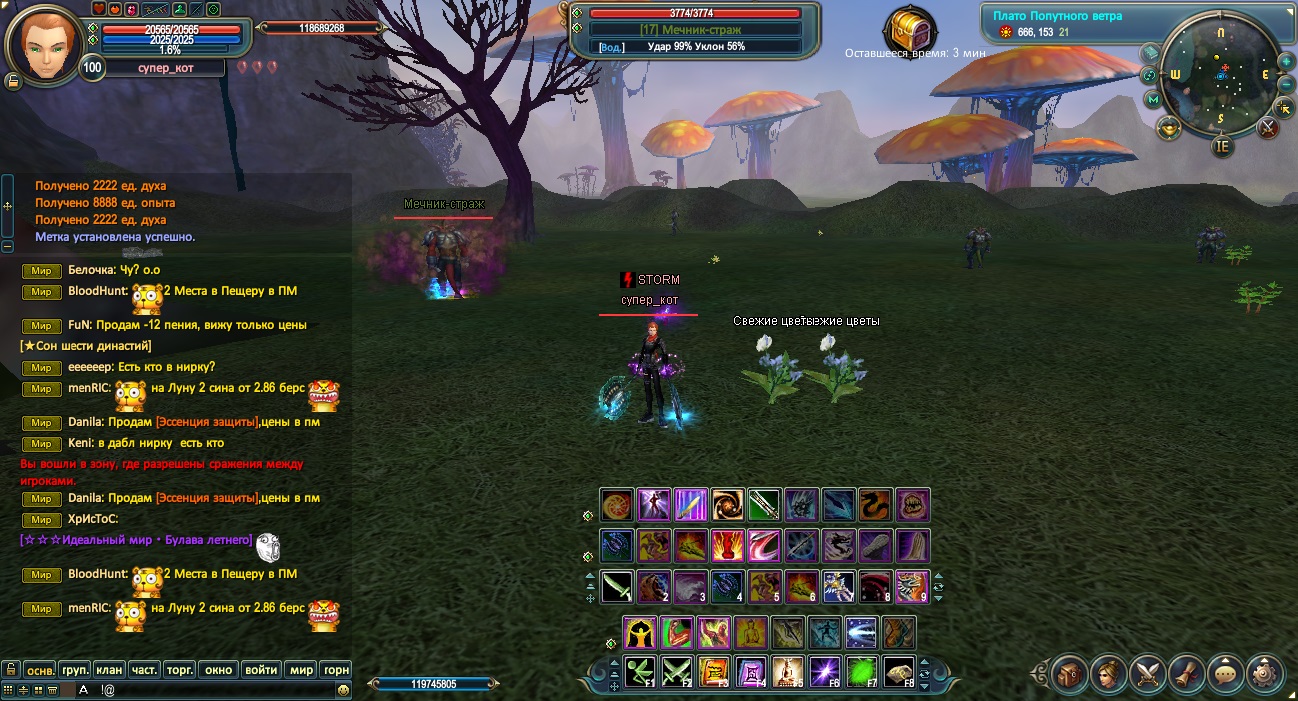Open the treasure chest timer reward
This screenshot has width=1298, height=701.
coord(913,26)
